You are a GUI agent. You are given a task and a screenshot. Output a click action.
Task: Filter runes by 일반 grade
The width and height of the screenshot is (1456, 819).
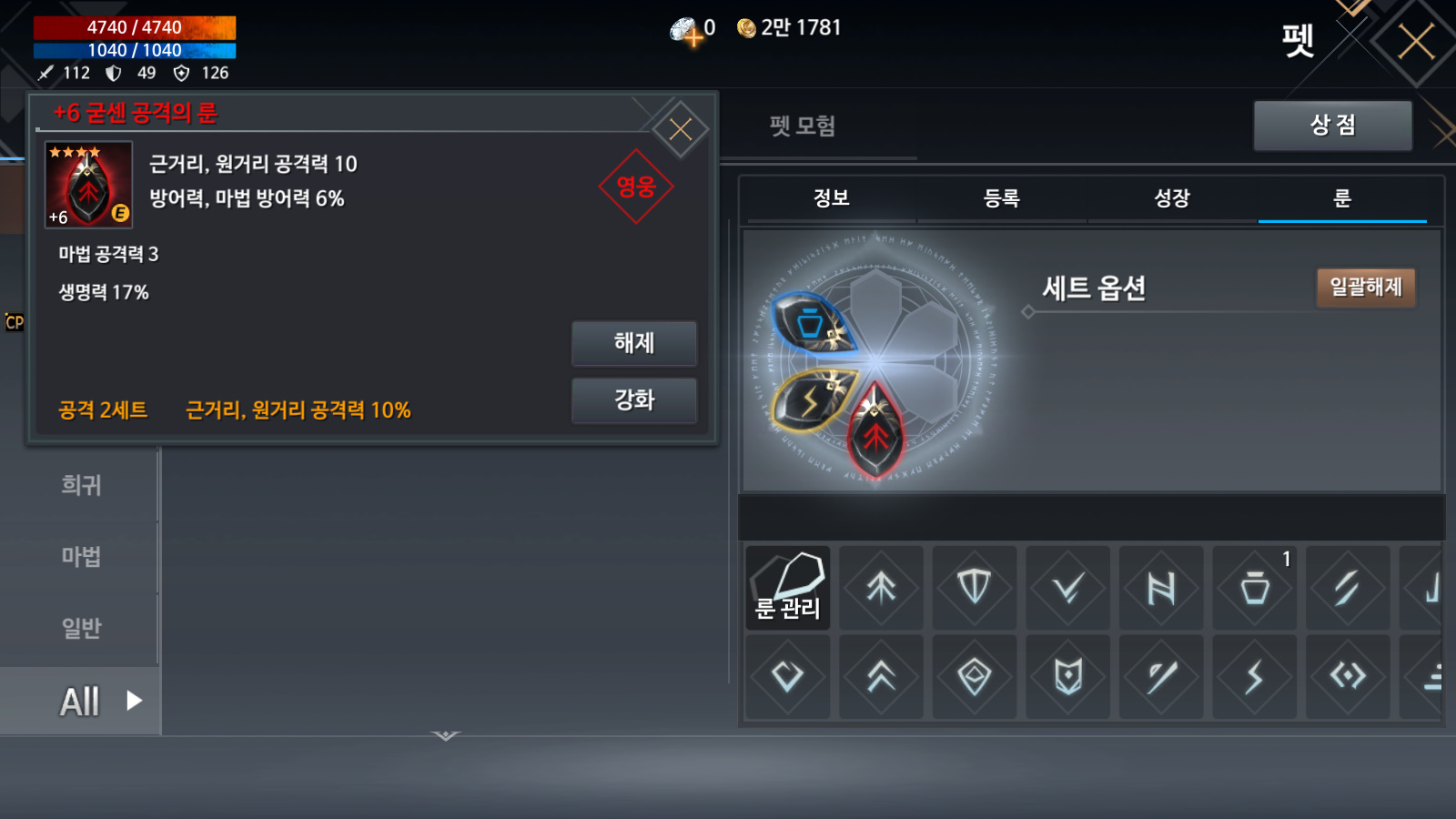coord(81,628)
